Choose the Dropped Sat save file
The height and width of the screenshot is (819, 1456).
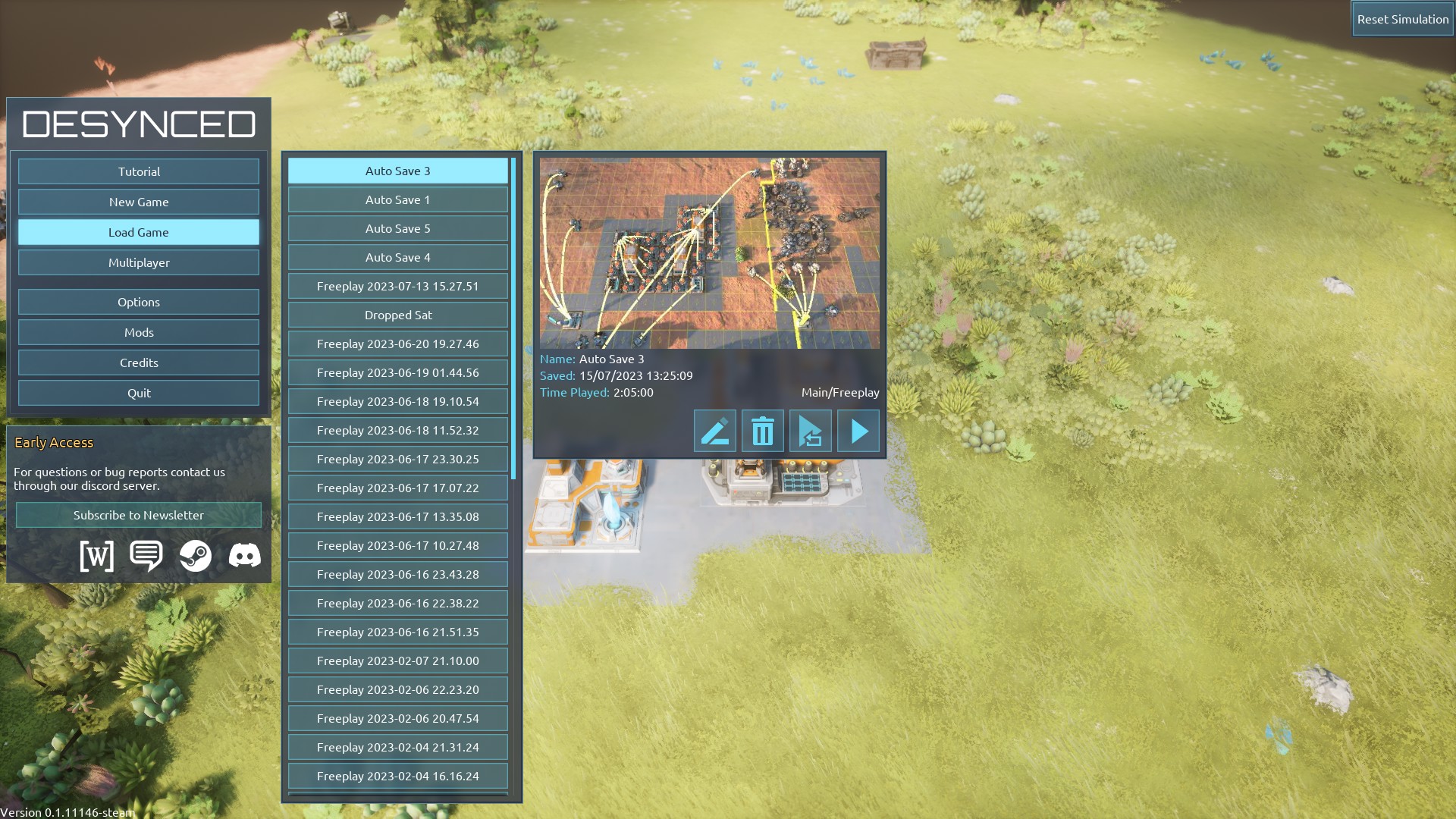click(x=397, y=315)
